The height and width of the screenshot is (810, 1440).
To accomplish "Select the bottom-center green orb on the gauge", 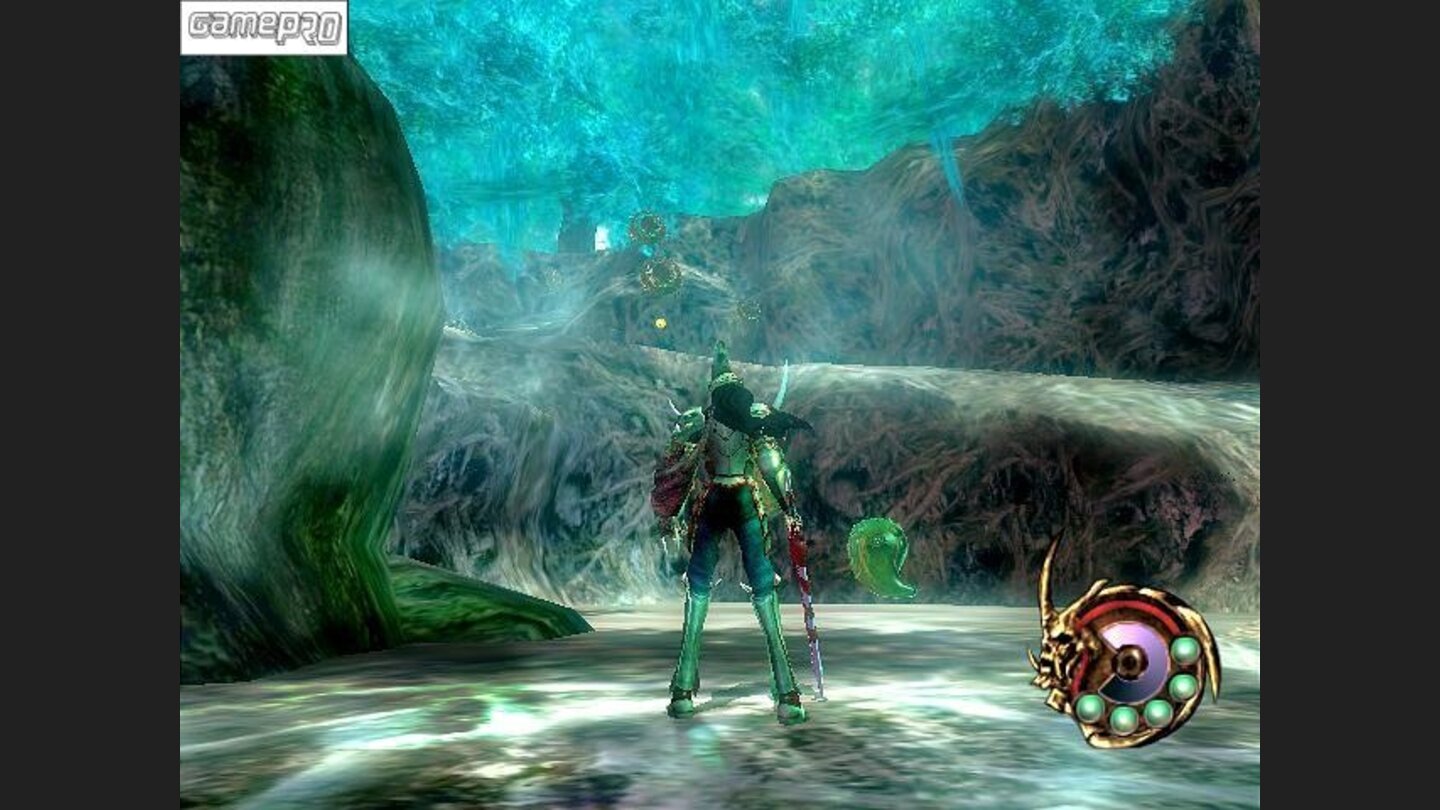I will (x=1124, y=719).
